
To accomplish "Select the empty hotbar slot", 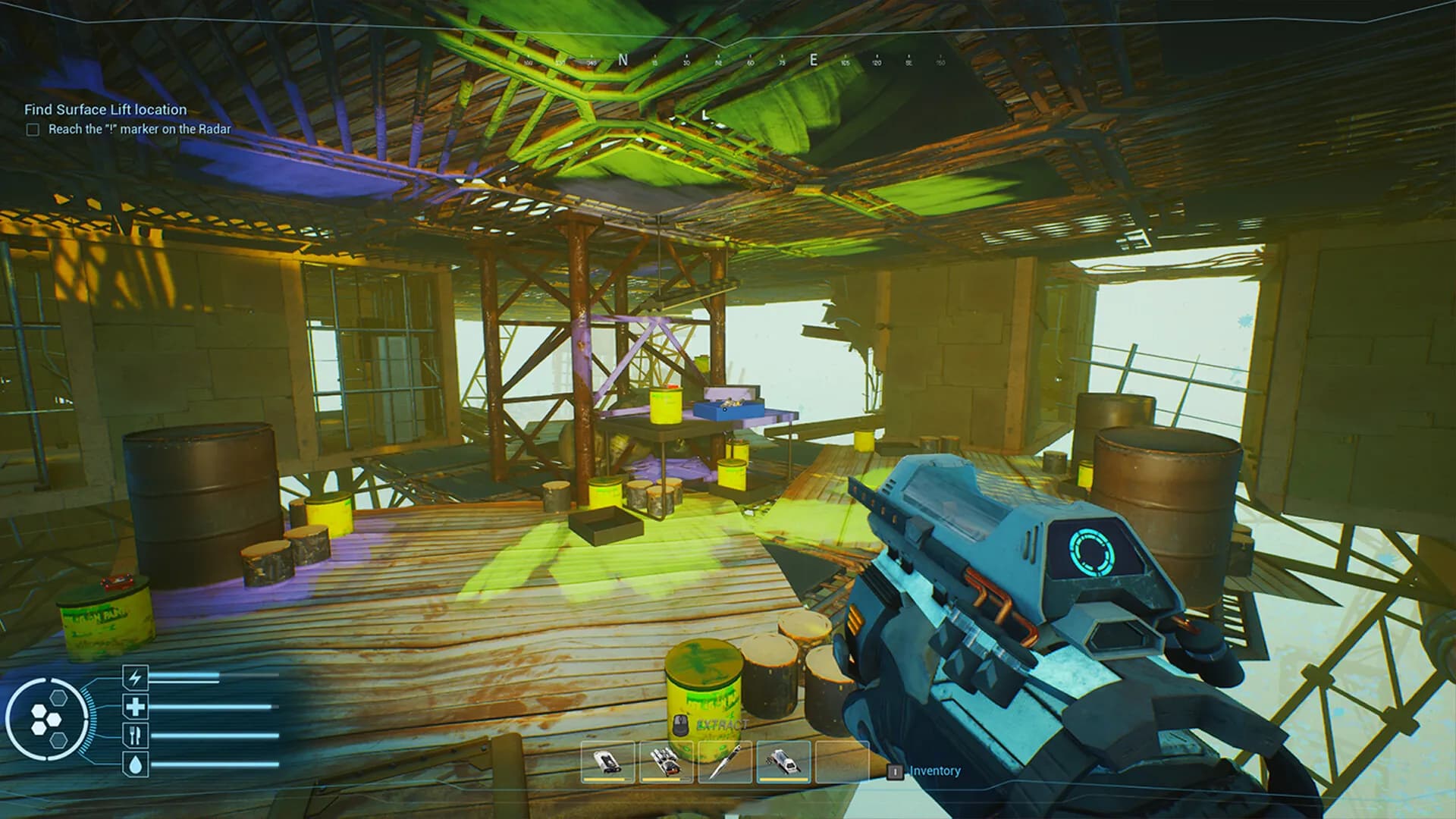I will (842, 761).
